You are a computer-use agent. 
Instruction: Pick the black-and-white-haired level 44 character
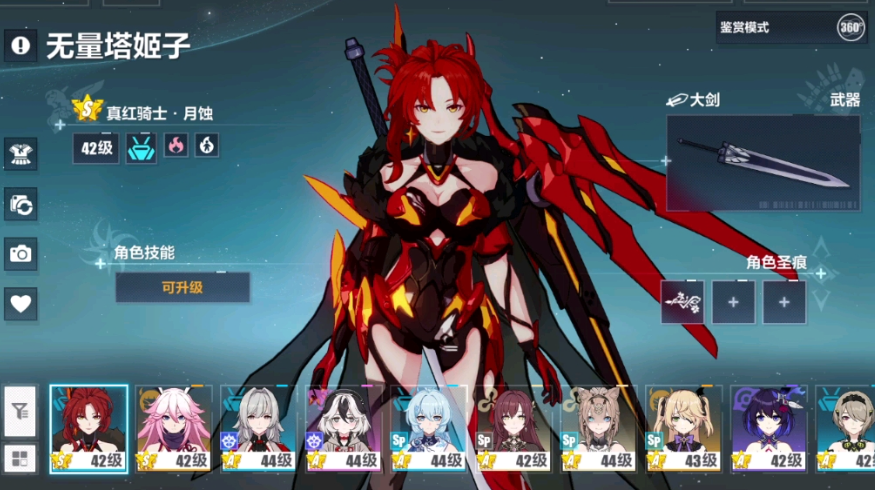tap(344, 428)
